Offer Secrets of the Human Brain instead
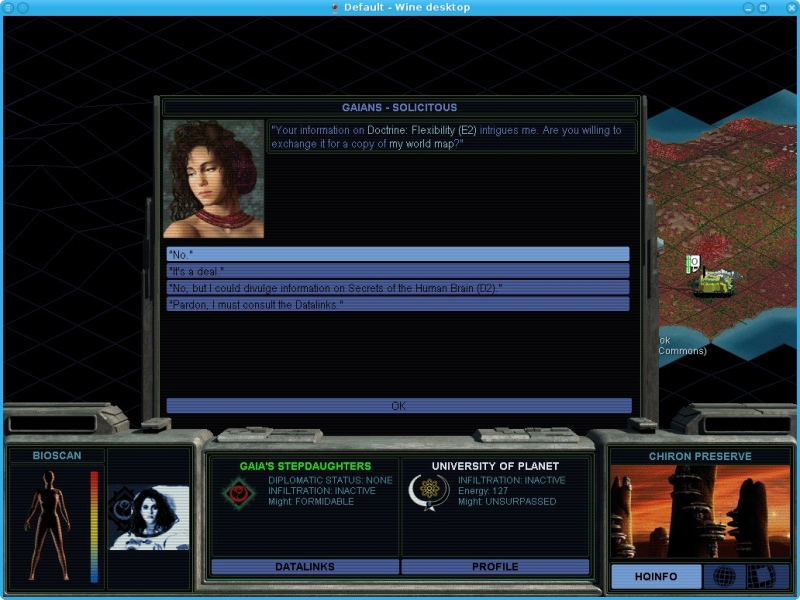 [397, 288]
